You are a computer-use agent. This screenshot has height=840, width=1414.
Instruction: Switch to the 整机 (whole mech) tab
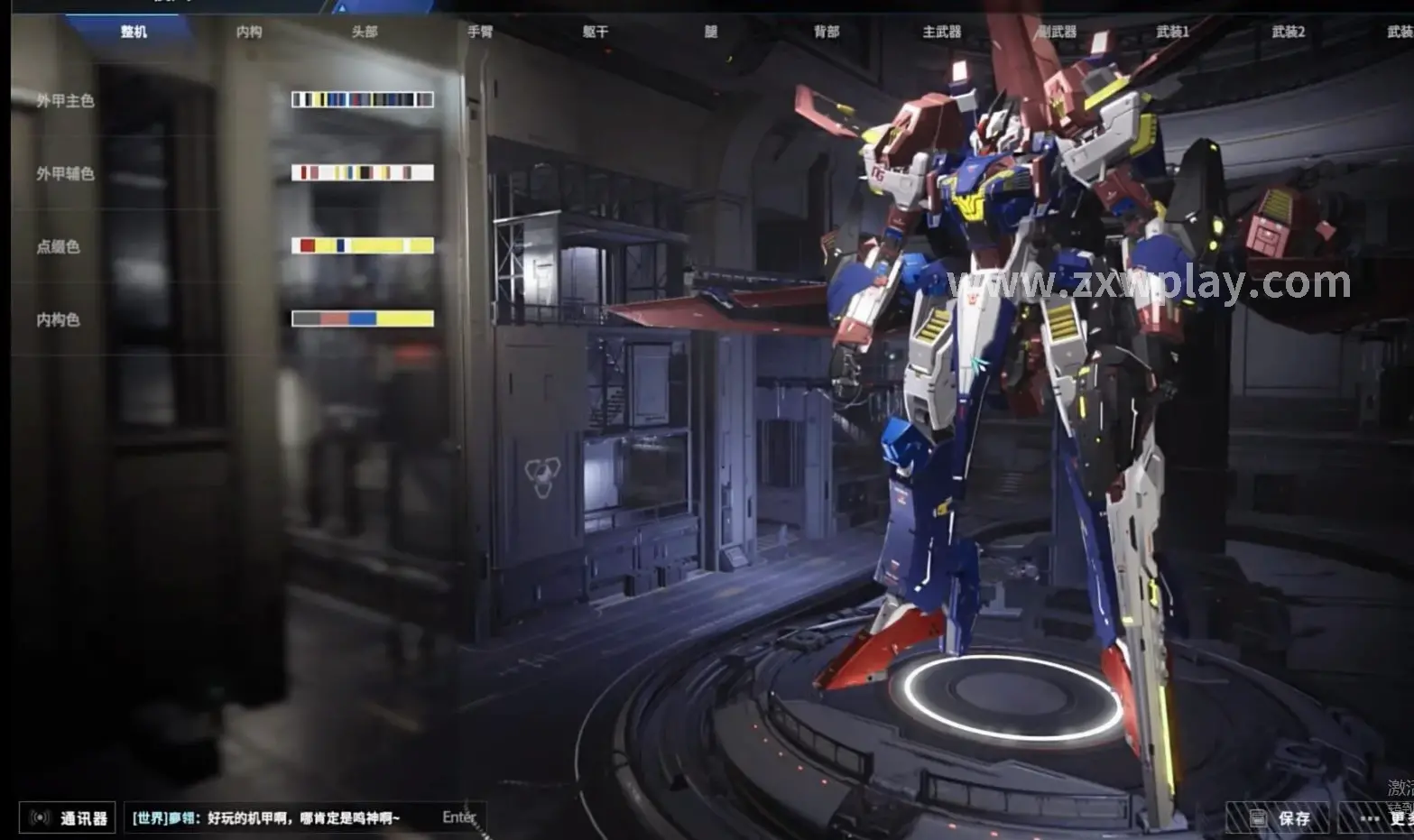[134, 32]
